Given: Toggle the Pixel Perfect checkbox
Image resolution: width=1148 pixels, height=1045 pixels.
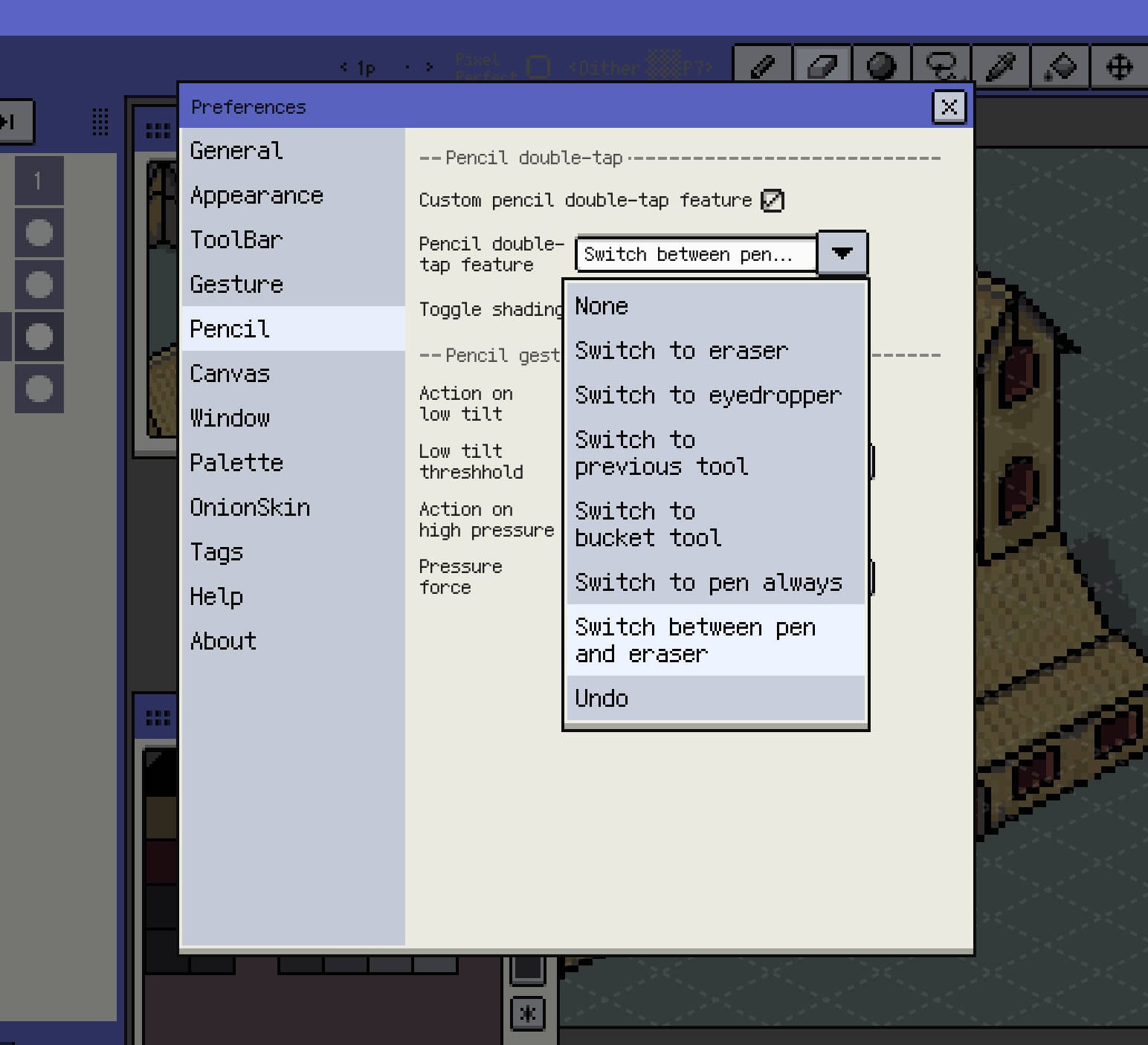Looking at the screenshot, I should tap(538, 67).
